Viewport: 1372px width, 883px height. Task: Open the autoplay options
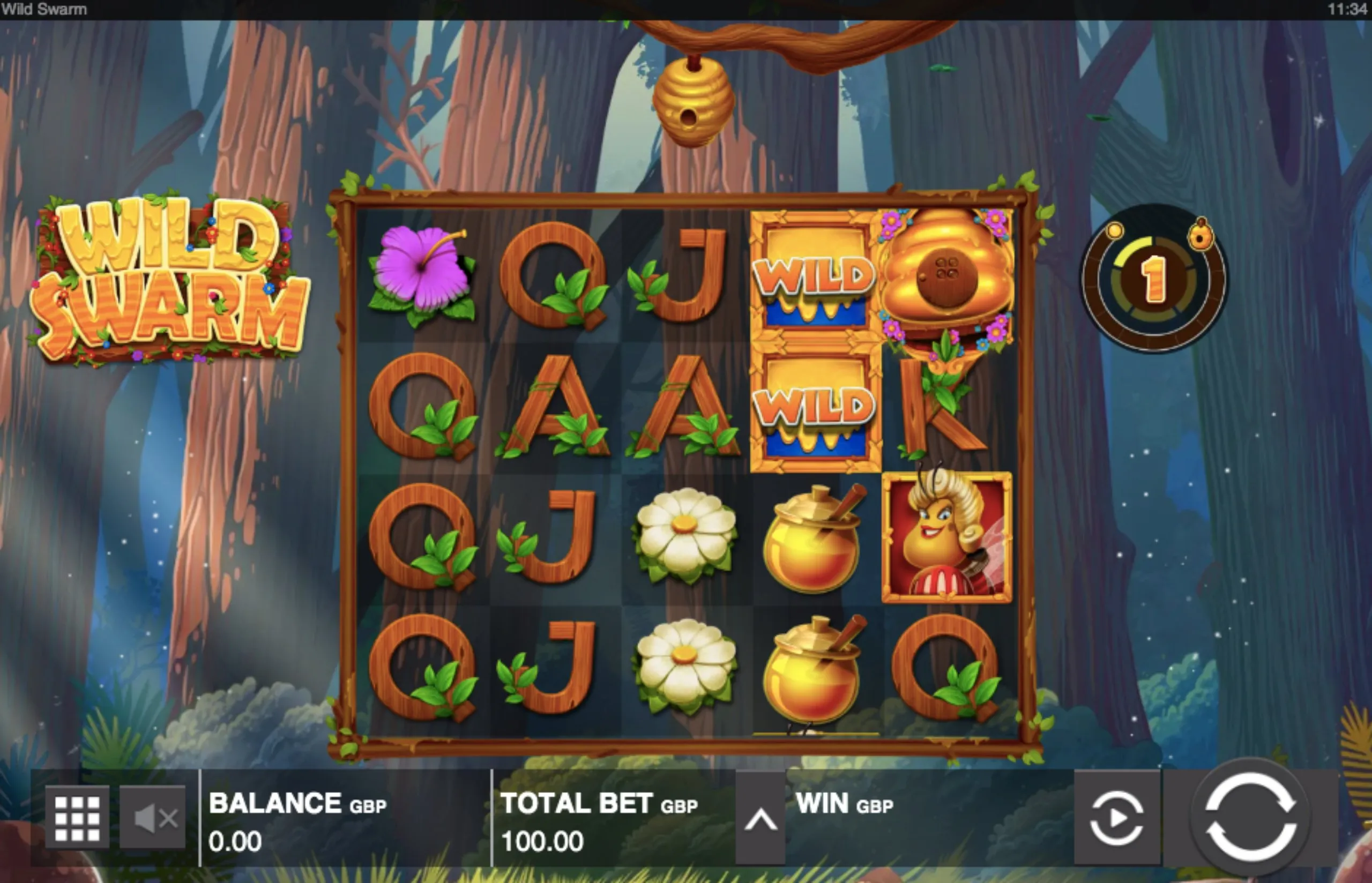[x=1116, y=818]
